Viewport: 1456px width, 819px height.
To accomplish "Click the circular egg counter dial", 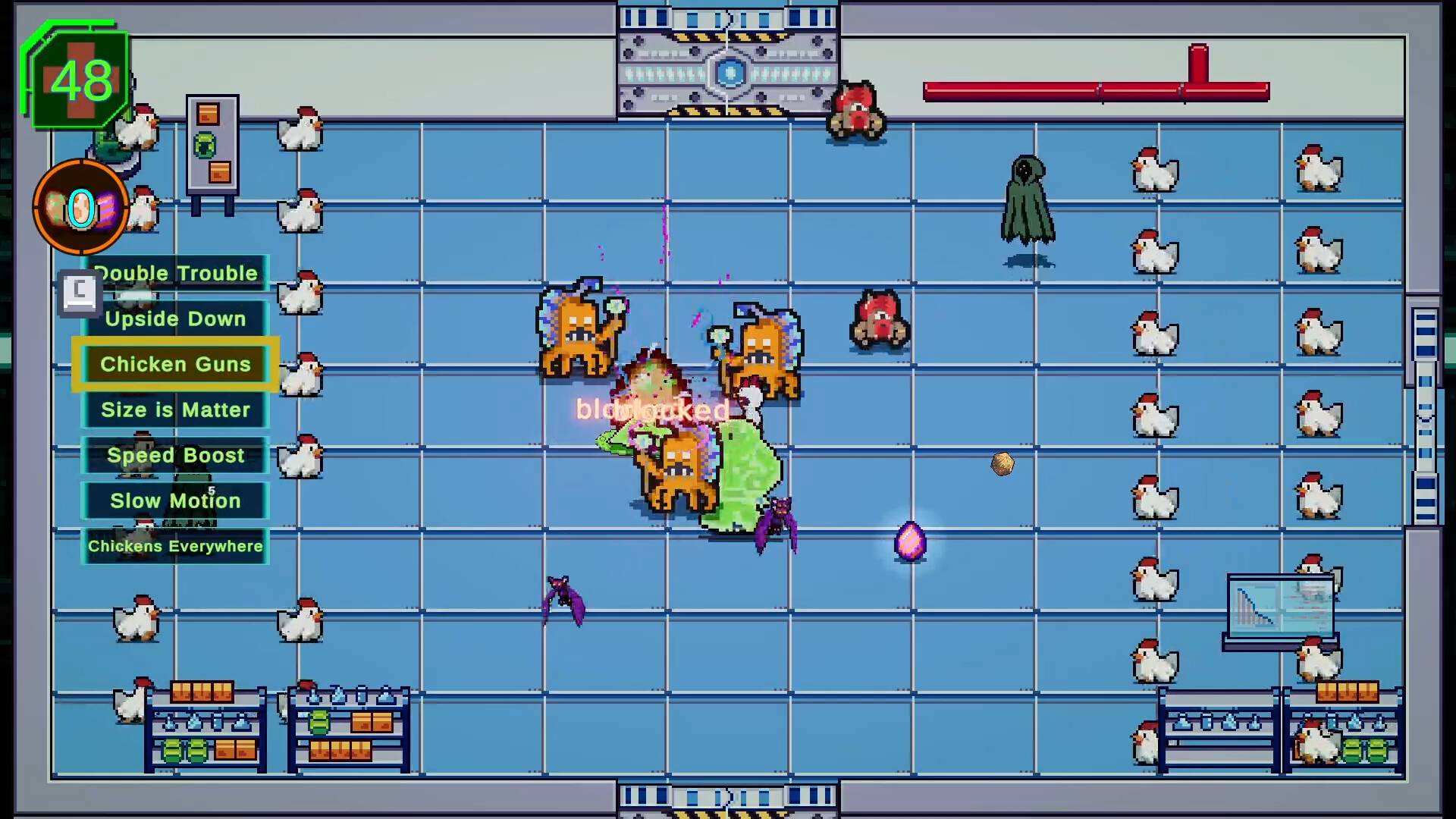I will pos(80,207).
